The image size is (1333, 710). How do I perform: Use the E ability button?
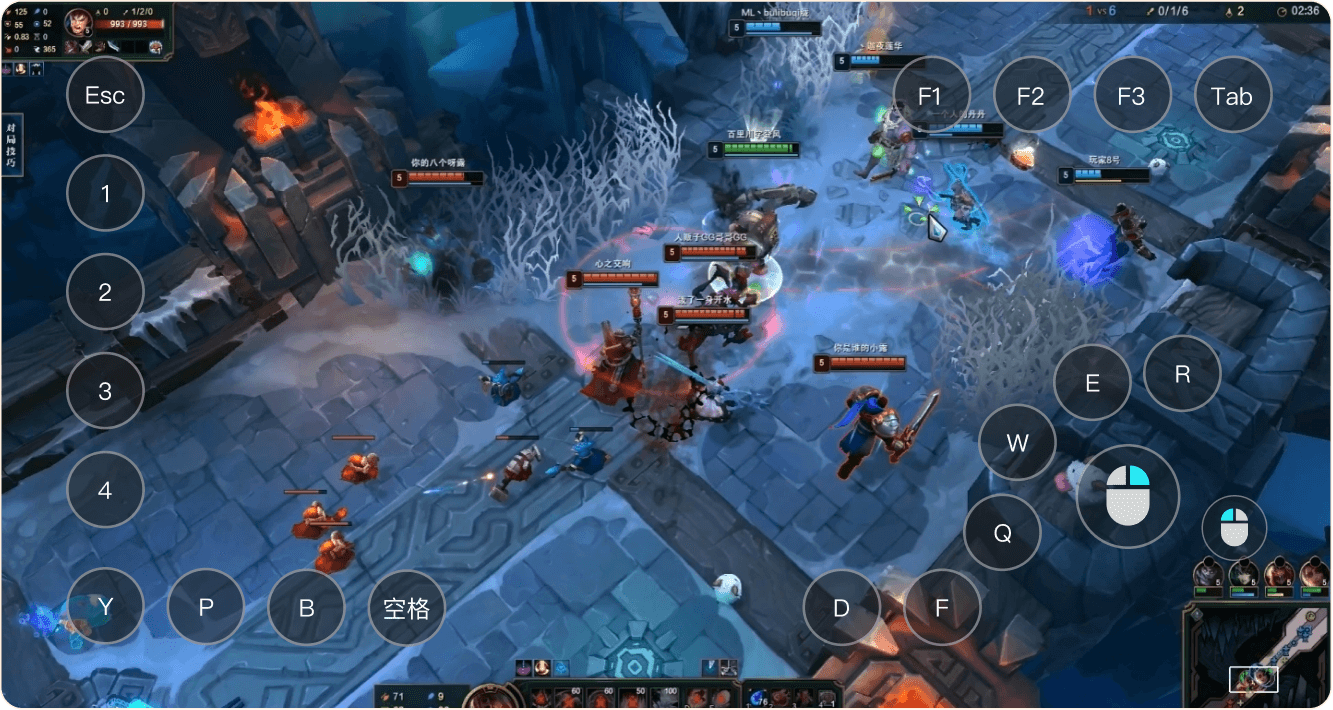click(1092, 383)
